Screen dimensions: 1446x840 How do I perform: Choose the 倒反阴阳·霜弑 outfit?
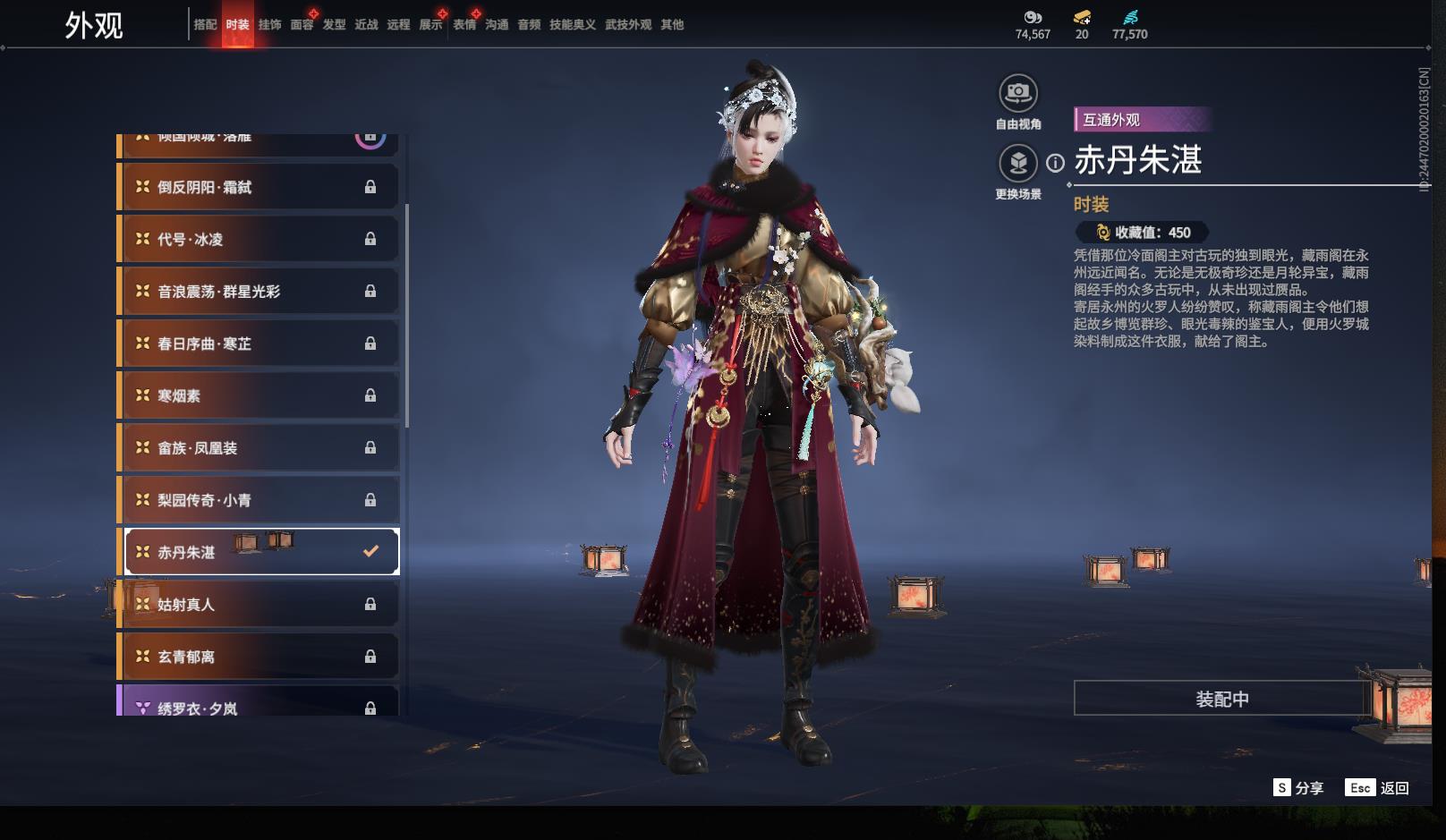[258, 187]
